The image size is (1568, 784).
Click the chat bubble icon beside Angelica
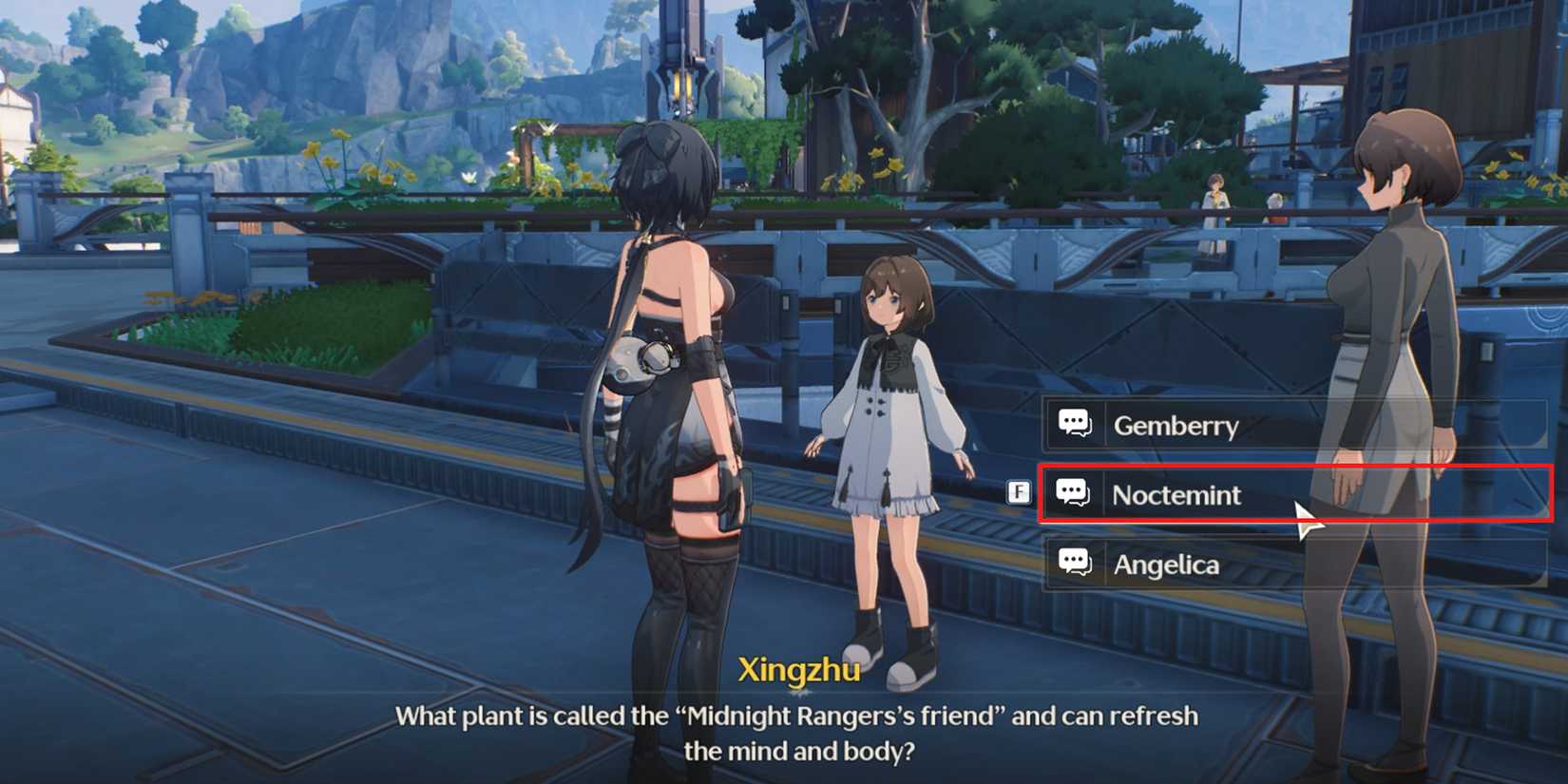1074,564
